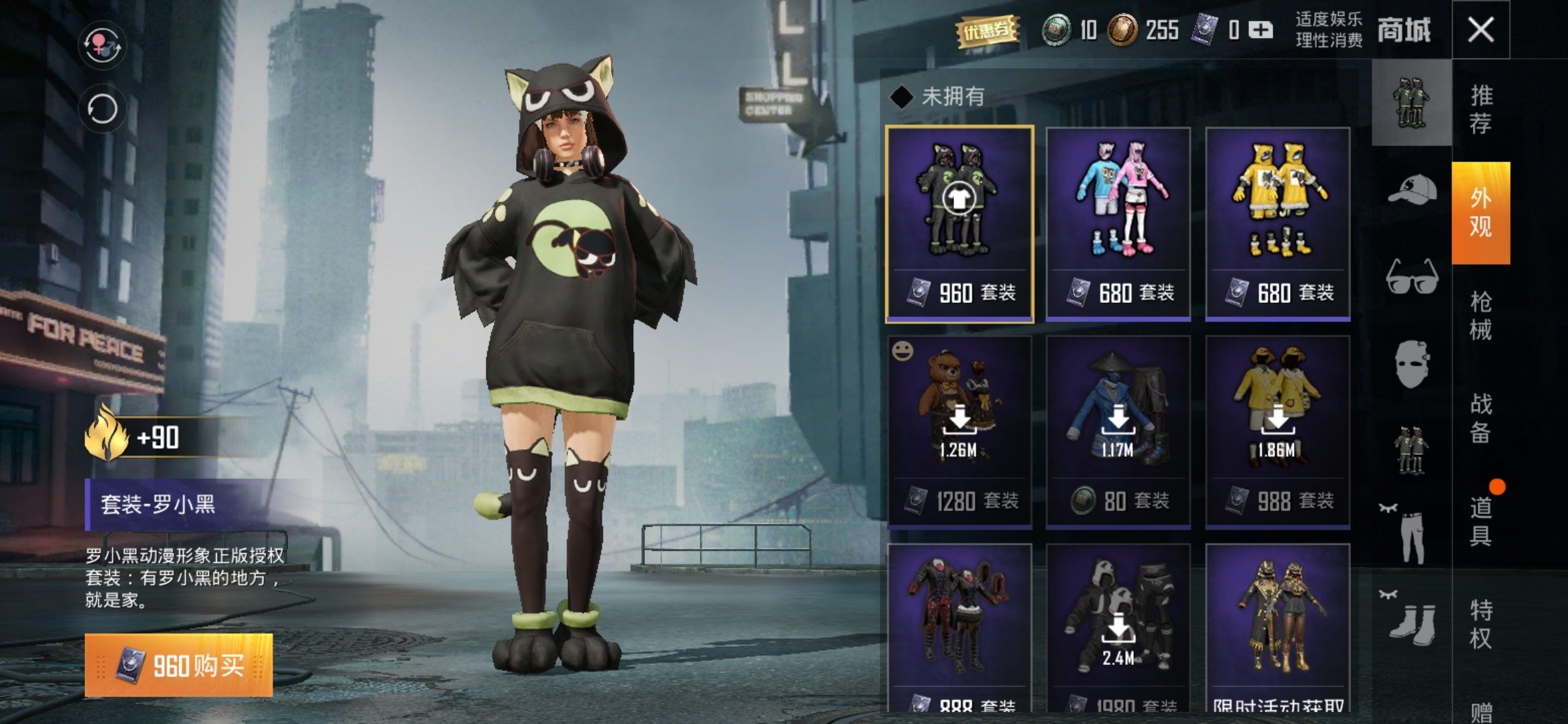Go to the 战备 gear tab
1568x724 pixels.
click(x=1481, y=418)
